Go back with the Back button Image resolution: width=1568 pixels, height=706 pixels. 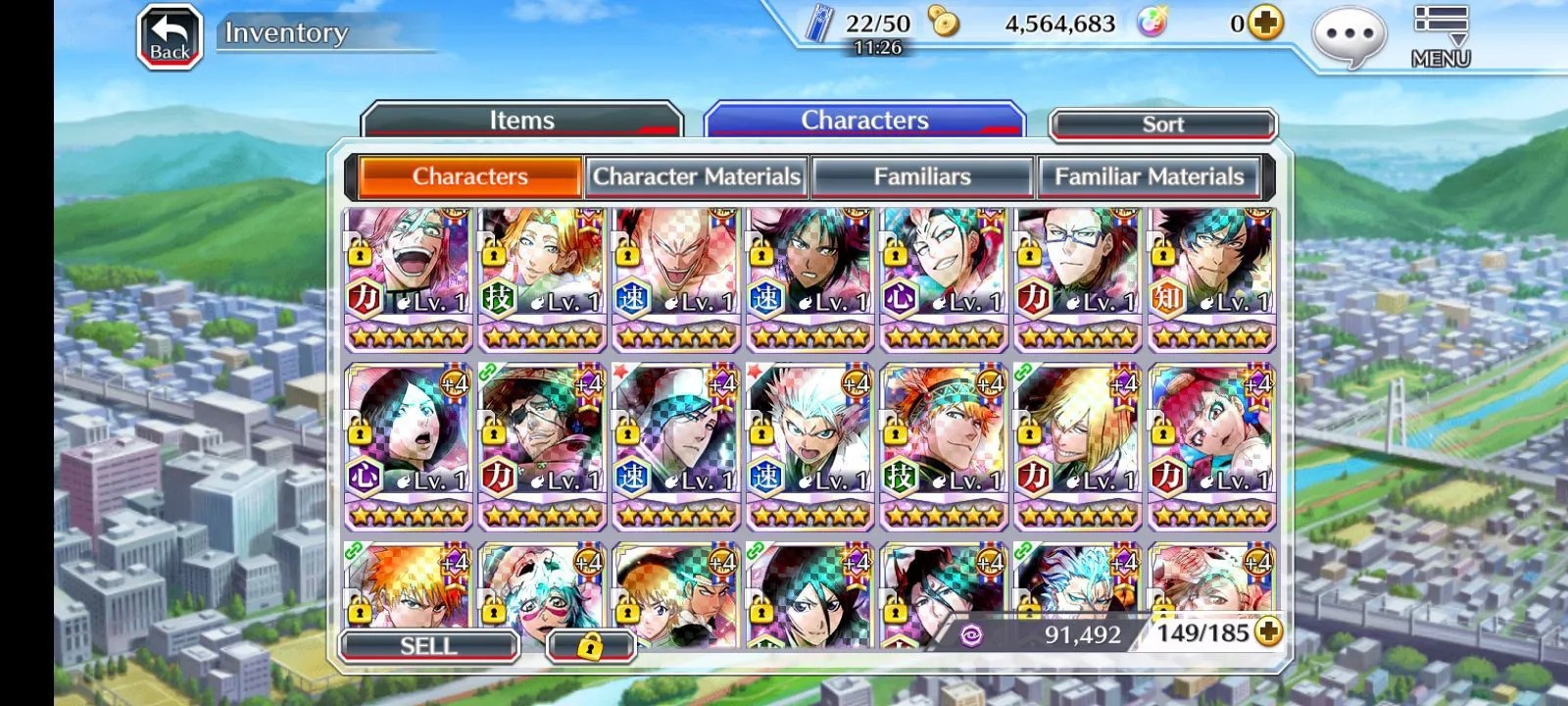pyautogui.click(x=170, y=37)
